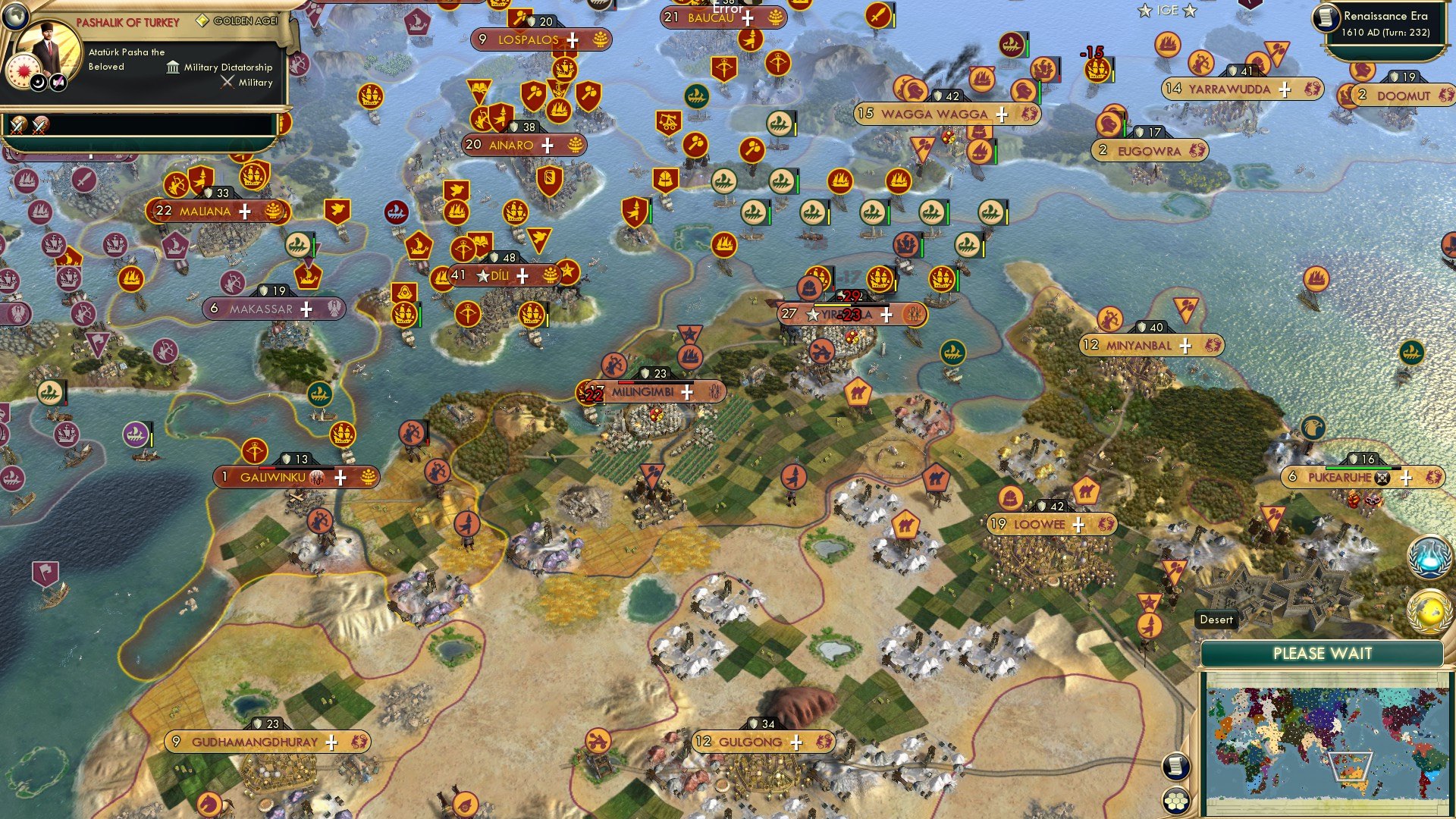This screenshot has height=819, width=1456.
Task: Open the Maliana city banner
Action: tap(205, 212)
